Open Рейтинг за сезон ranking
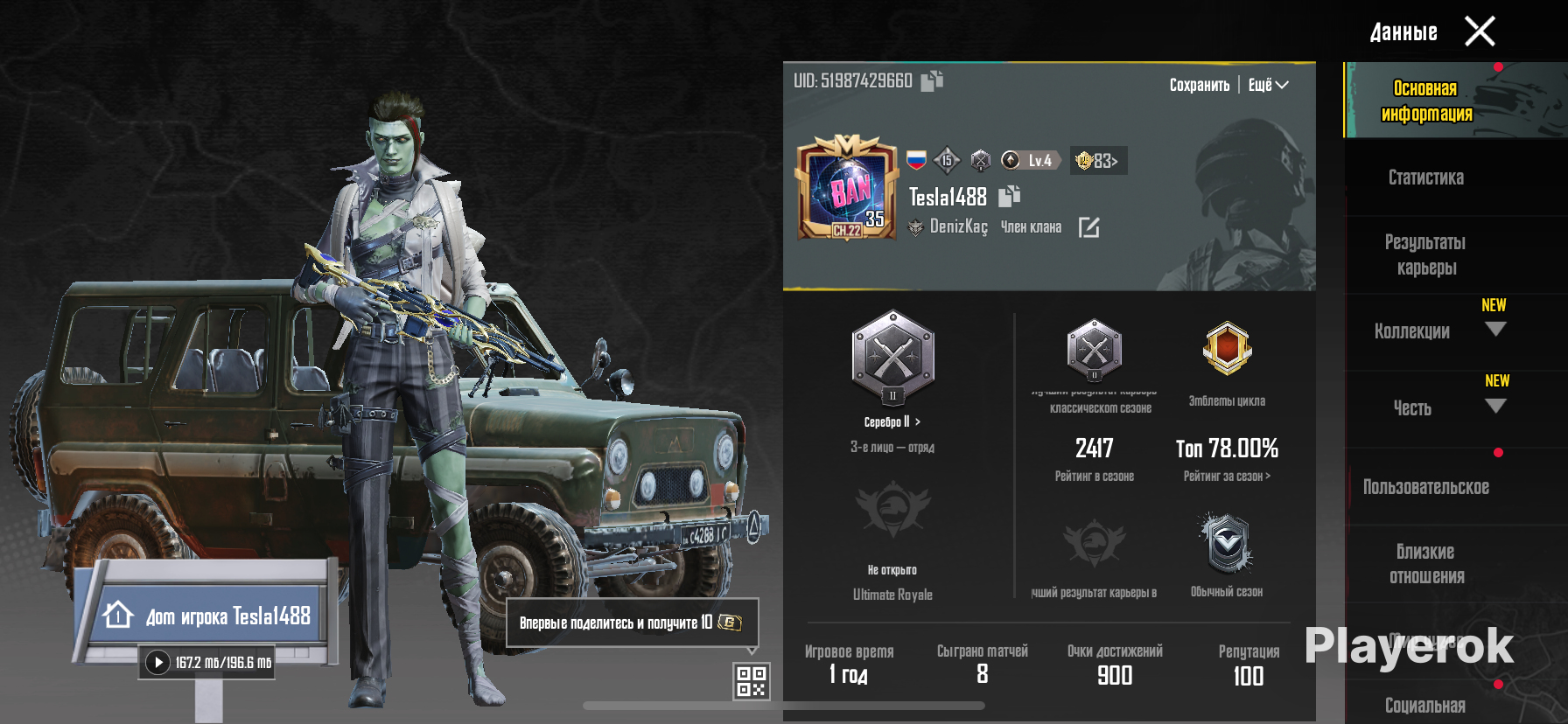Screen dimensions: 1568x724 1227,476
